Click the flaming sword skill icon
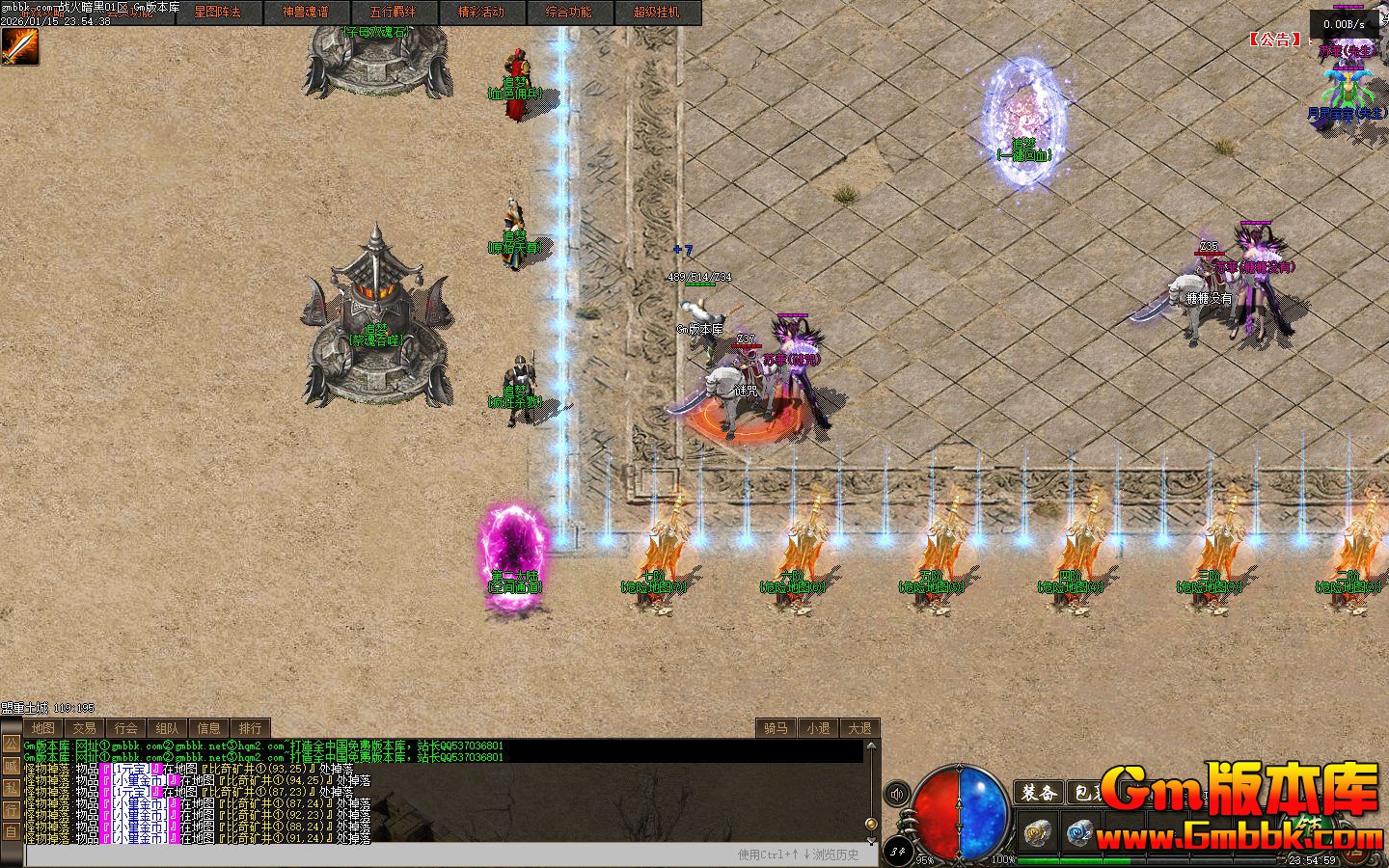Screen dimensions: 1389x868 point(19,46)
